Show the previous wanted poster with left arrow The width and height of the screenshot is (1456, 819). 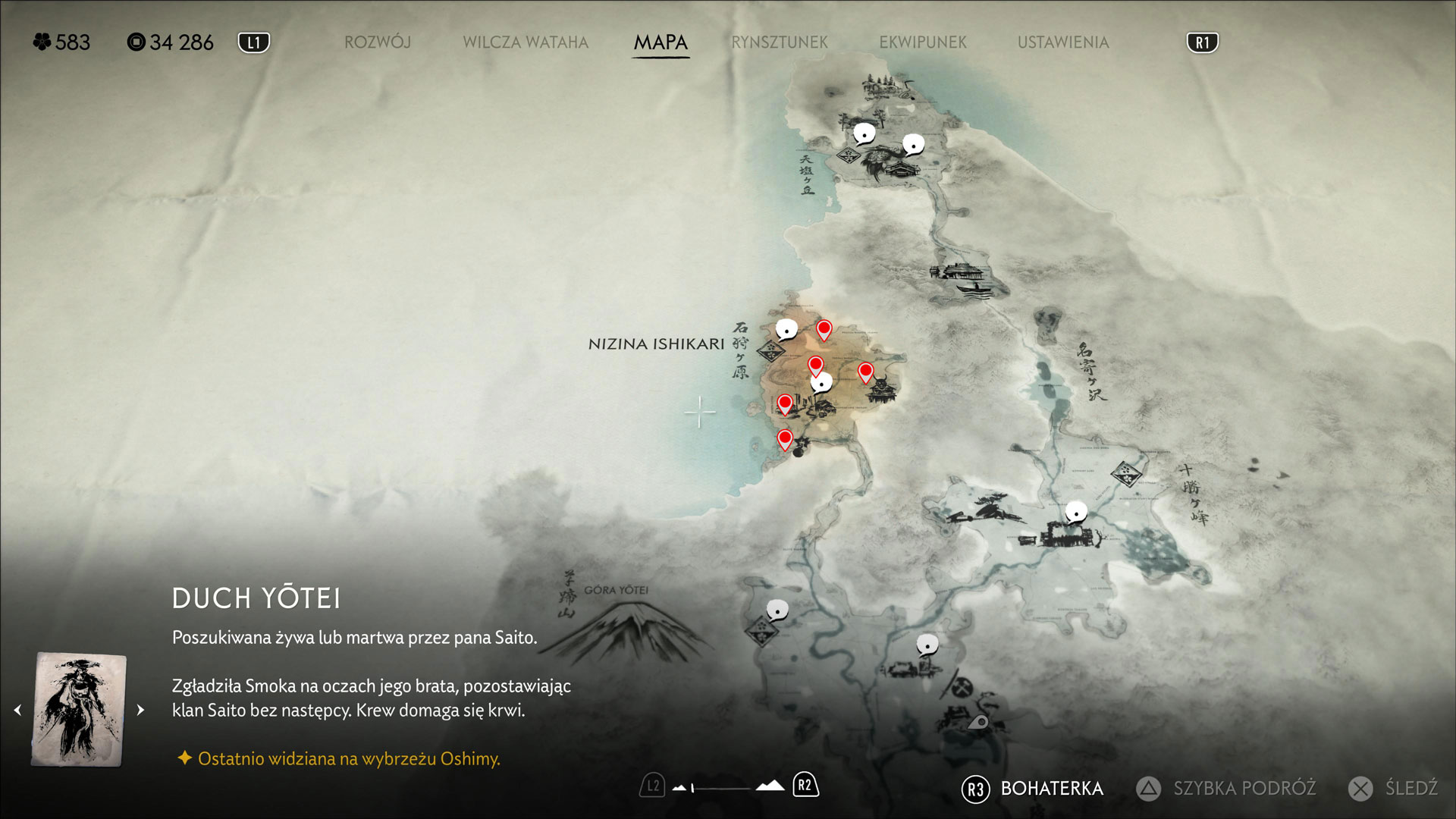click(18, 711)
